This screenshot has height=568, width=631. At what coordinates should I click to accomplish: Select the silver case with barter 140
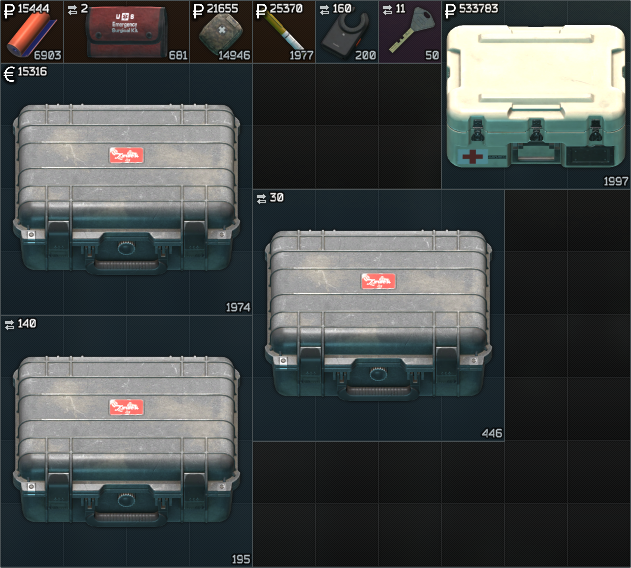click(x=126, y=442)
